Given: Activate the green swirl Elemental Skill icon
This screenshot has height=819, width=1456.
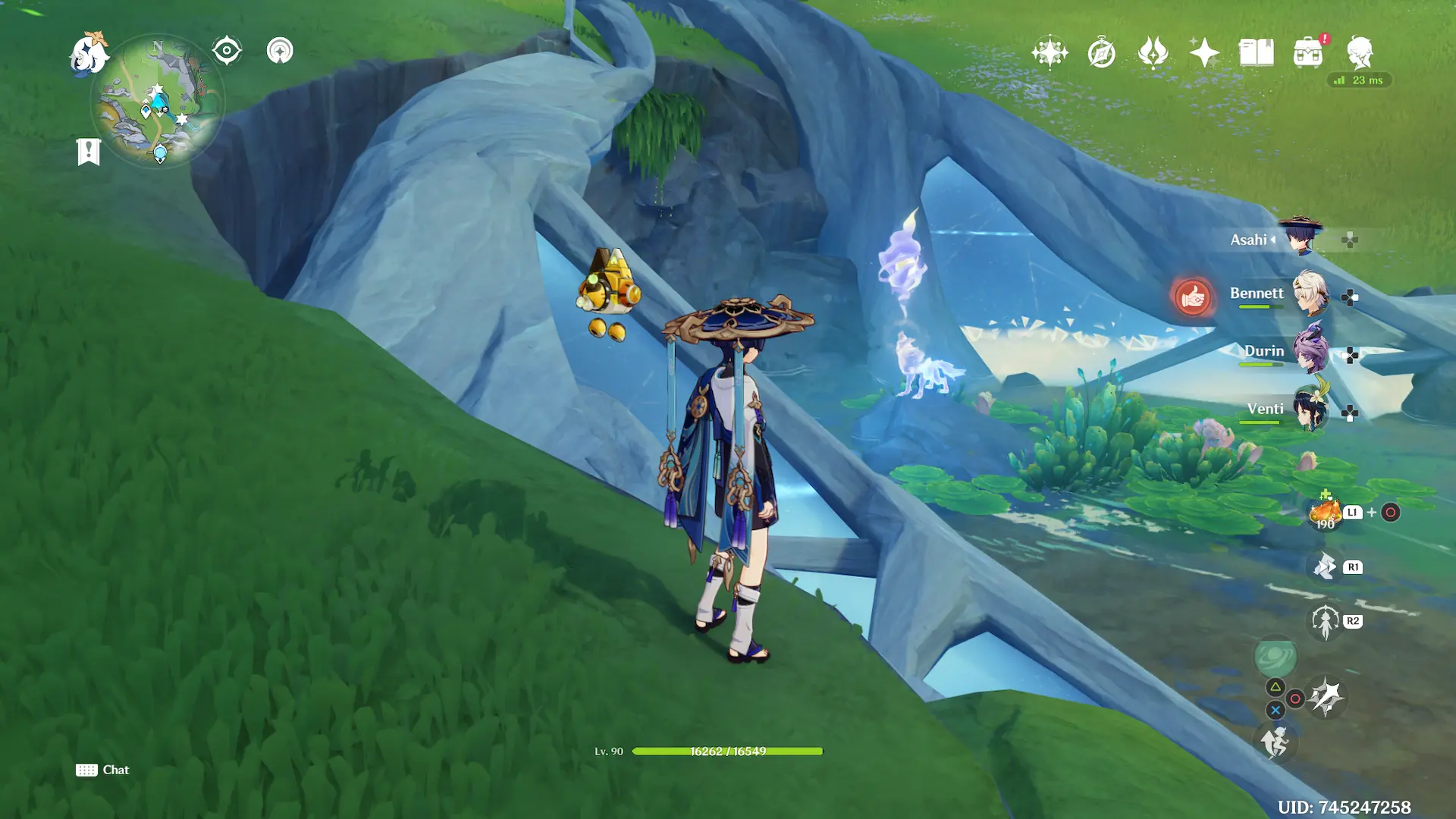Looking at the screenshot, I should [x=1276, y=657].
